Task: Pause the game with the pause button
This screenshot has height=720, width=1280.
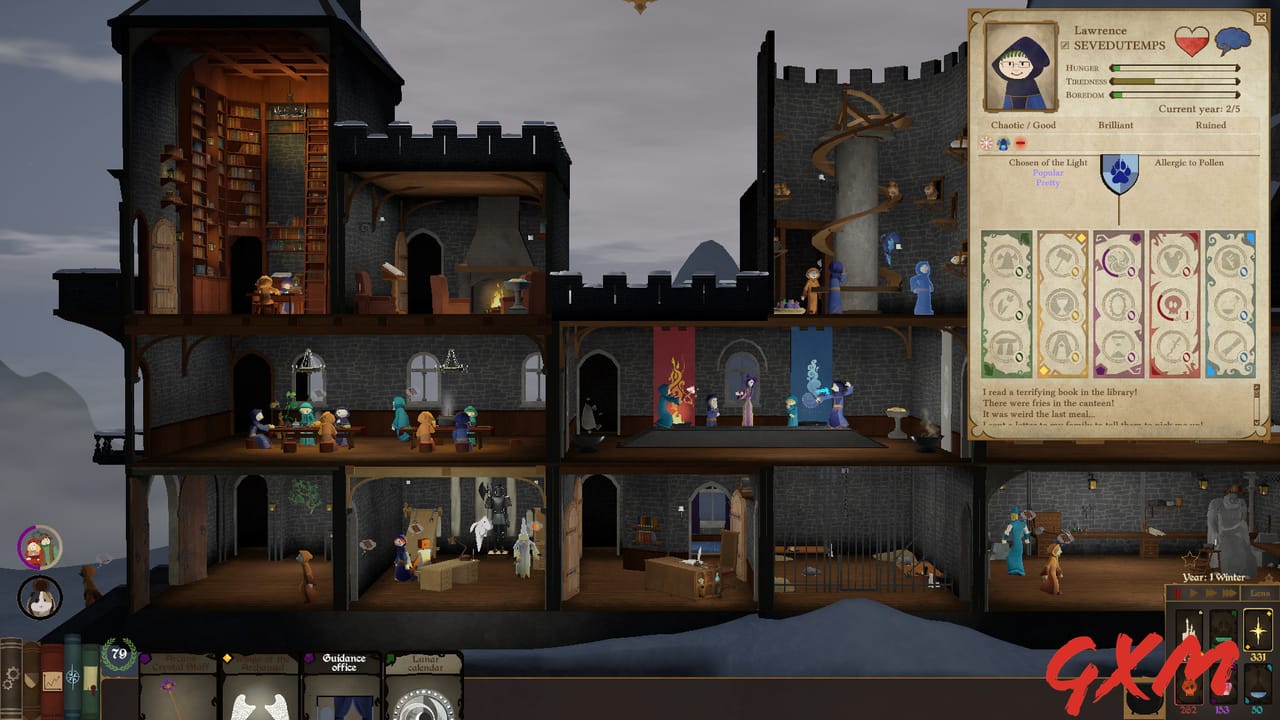Action: pyautogui.click(x=1177, y=593)
